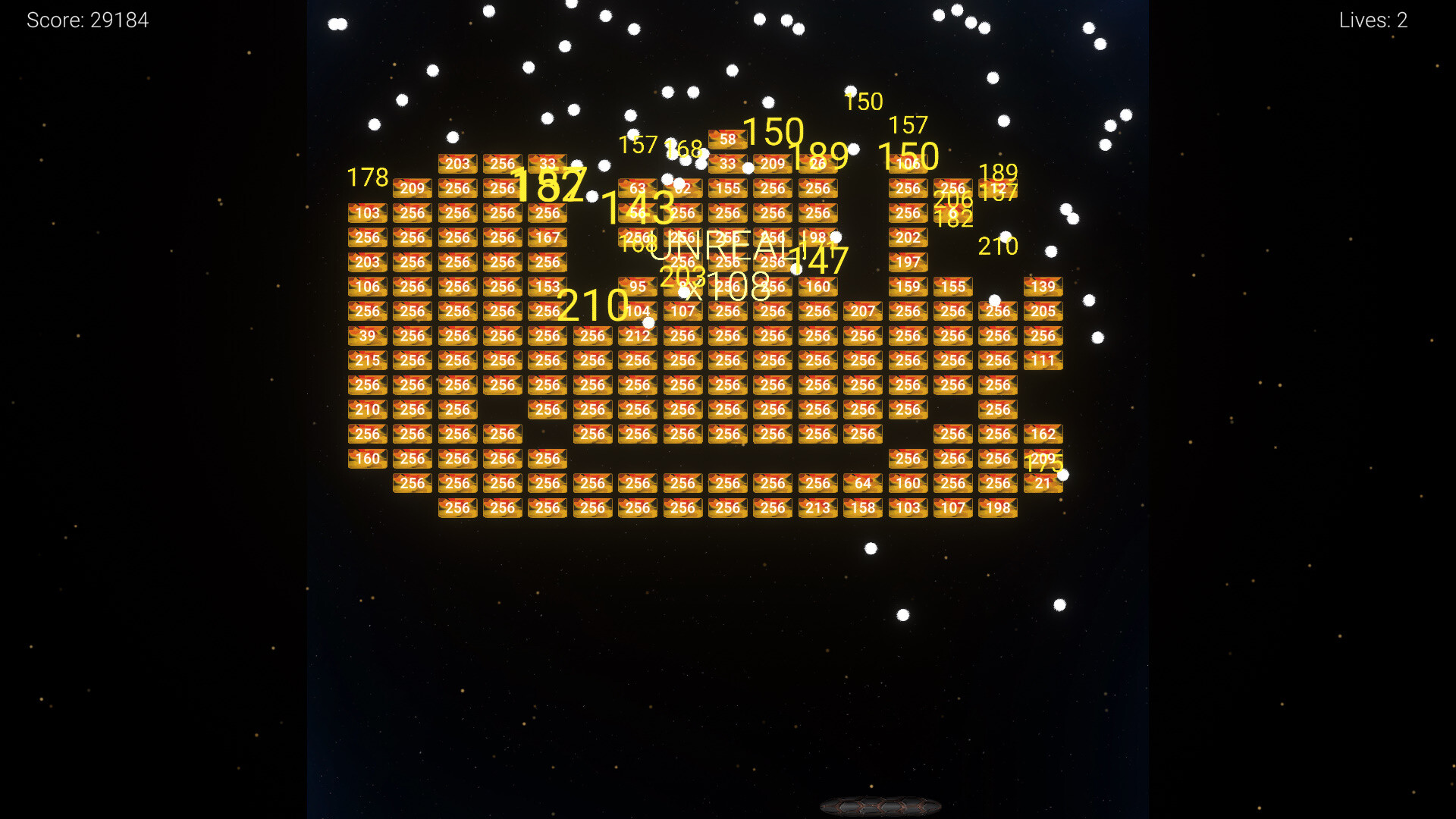
Task: Select the brick labeled 162 at the right side
Action: (x=1043, y=434)
